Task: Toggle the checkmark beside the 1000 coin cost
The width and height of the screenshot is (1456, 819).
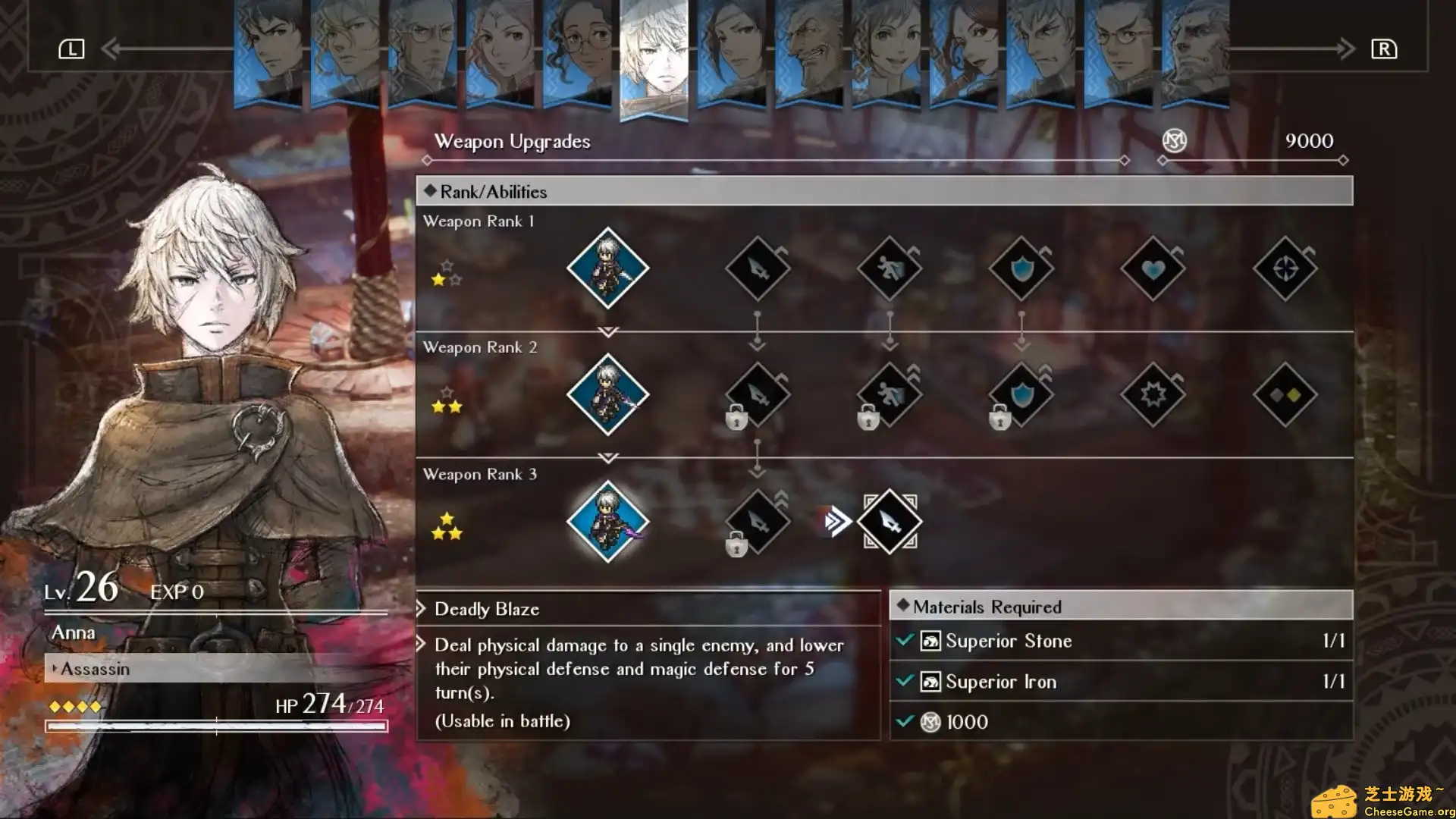Action: click(x=904, y=721)
